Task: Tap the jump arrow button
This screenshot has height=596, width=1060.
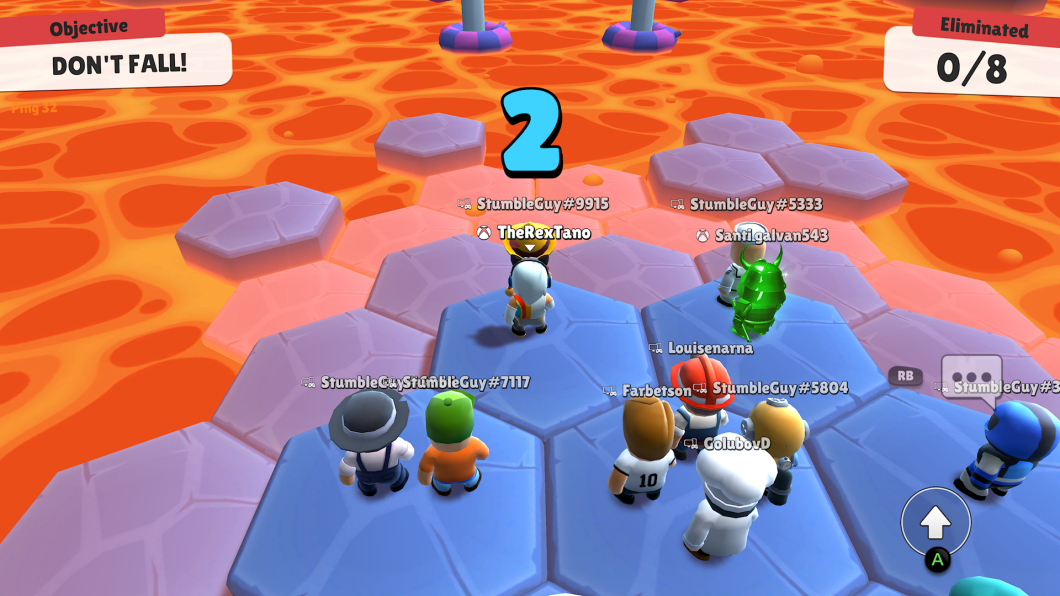Action: (935, 521)
